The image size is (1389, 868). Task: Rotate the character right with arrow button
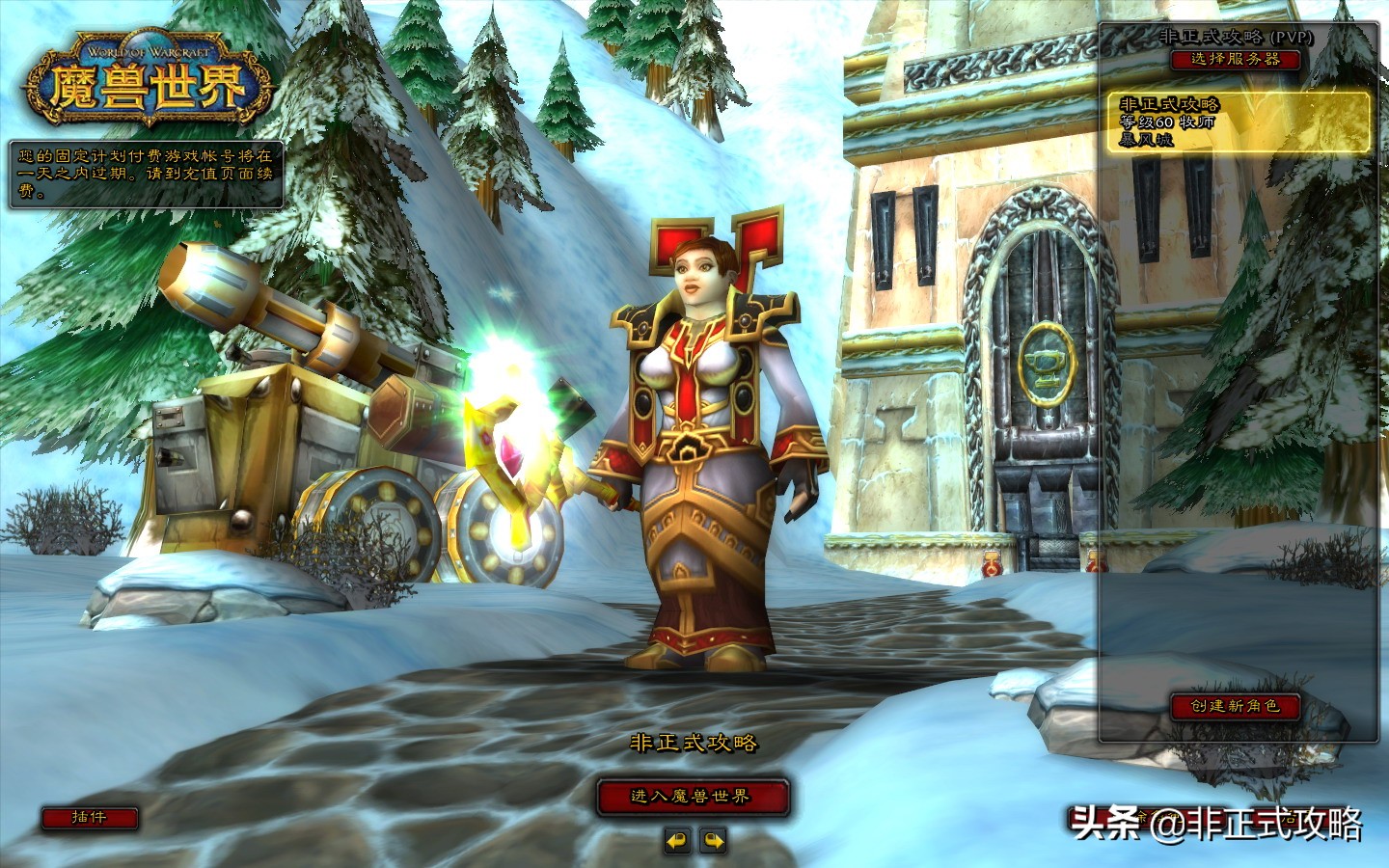click(x=713, y=841)
